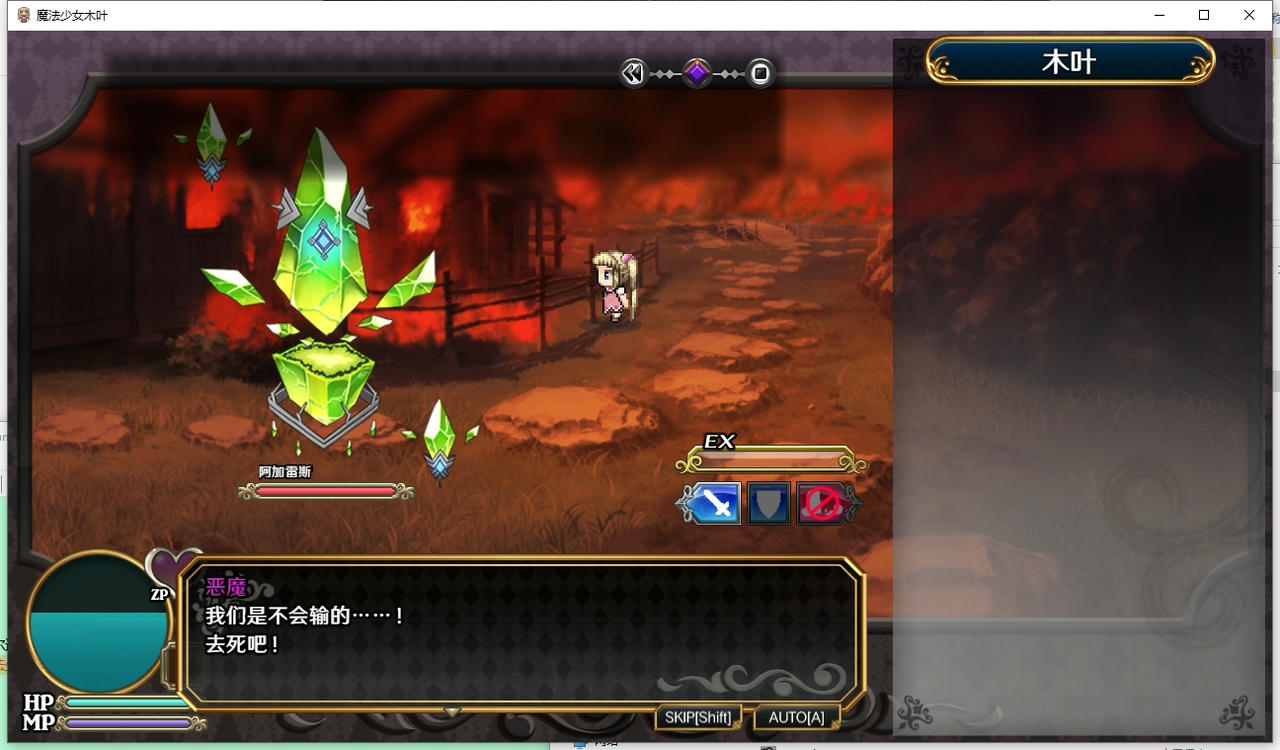Click 阿加雷斯's red health bar
The image size is (1280, 750).
tap(323, 491)
